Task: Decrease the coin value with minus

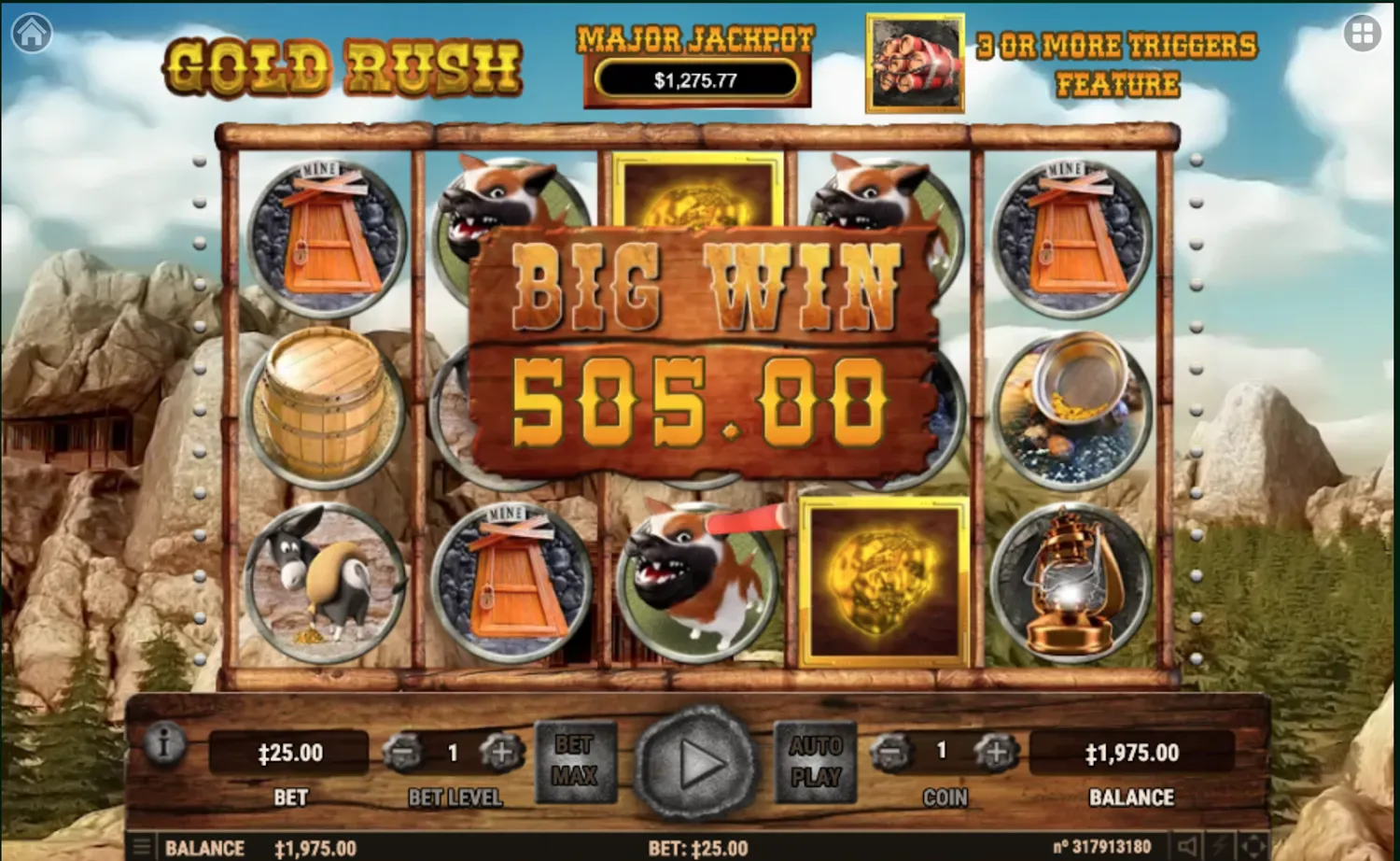Action: coord(892,752)
